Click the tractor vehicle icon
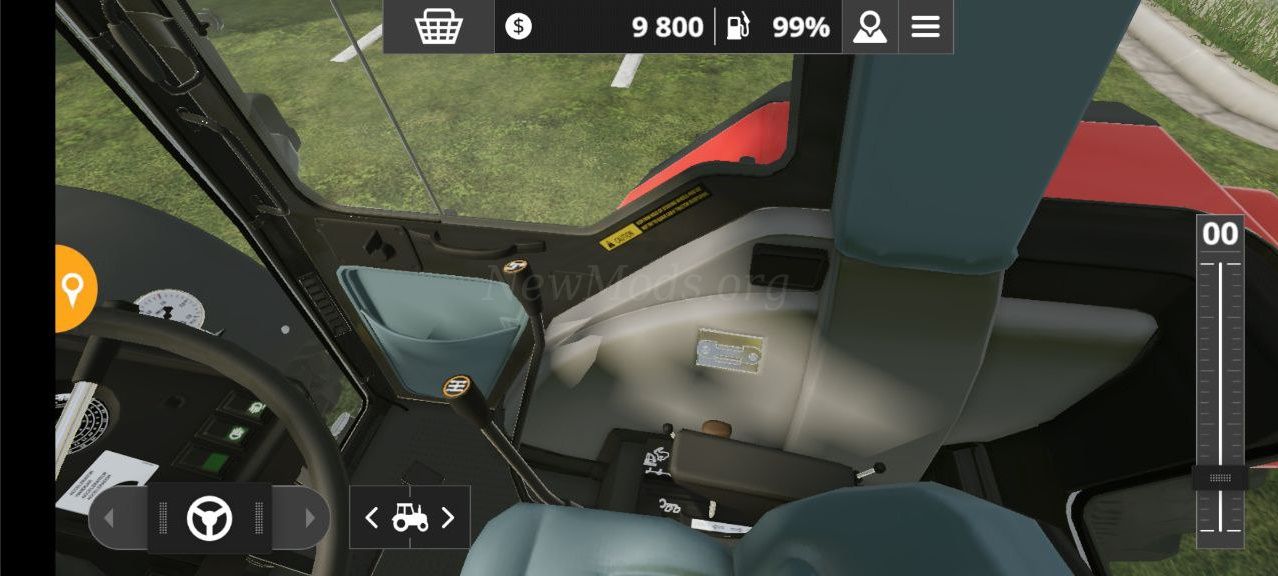1278x576 pixels. pyautogui.click(x=410, y=517)
